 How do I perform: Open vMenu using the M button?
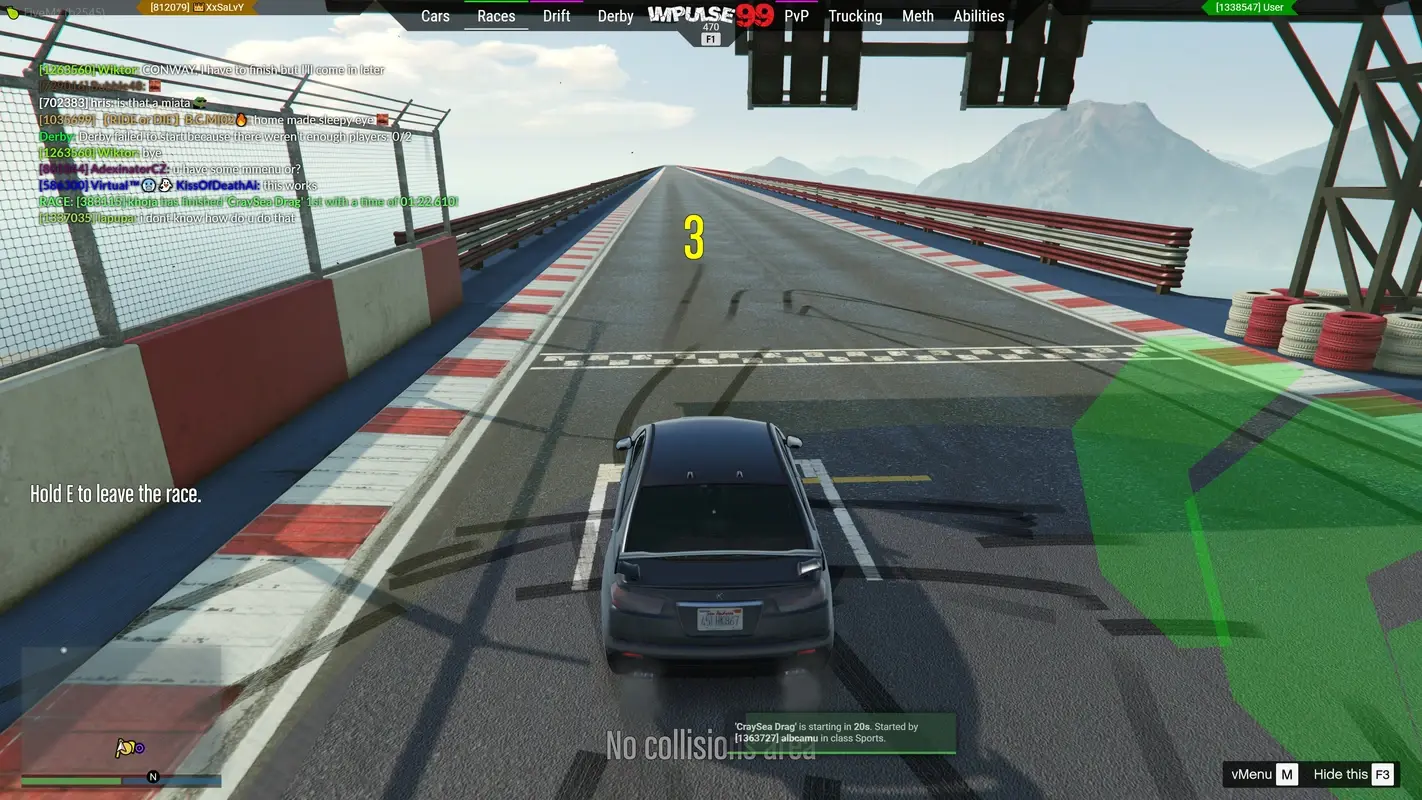pyautogui.click(x=1287, y=773)
